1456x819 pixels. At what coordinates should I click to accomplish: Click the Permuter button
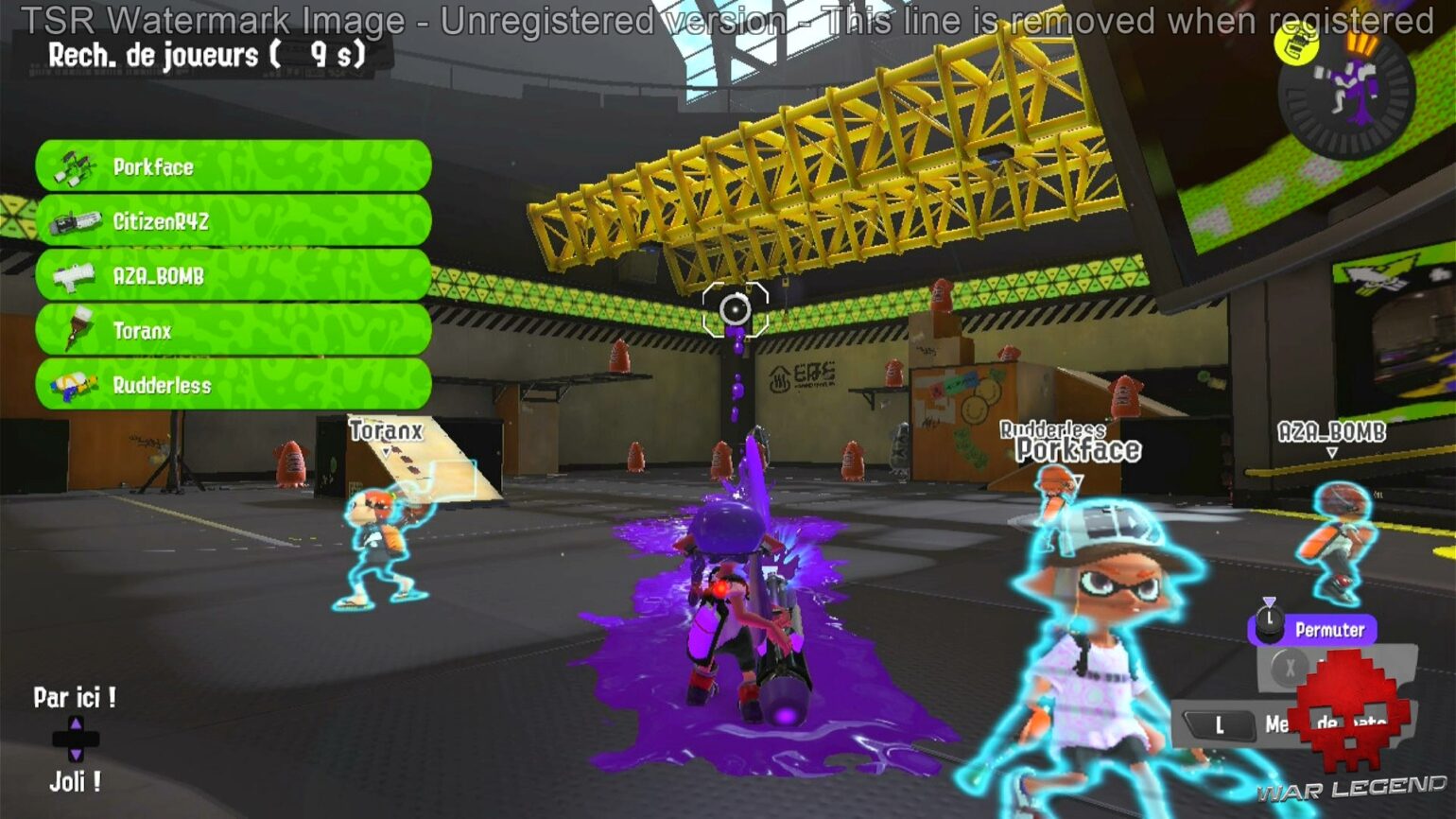1324,628
